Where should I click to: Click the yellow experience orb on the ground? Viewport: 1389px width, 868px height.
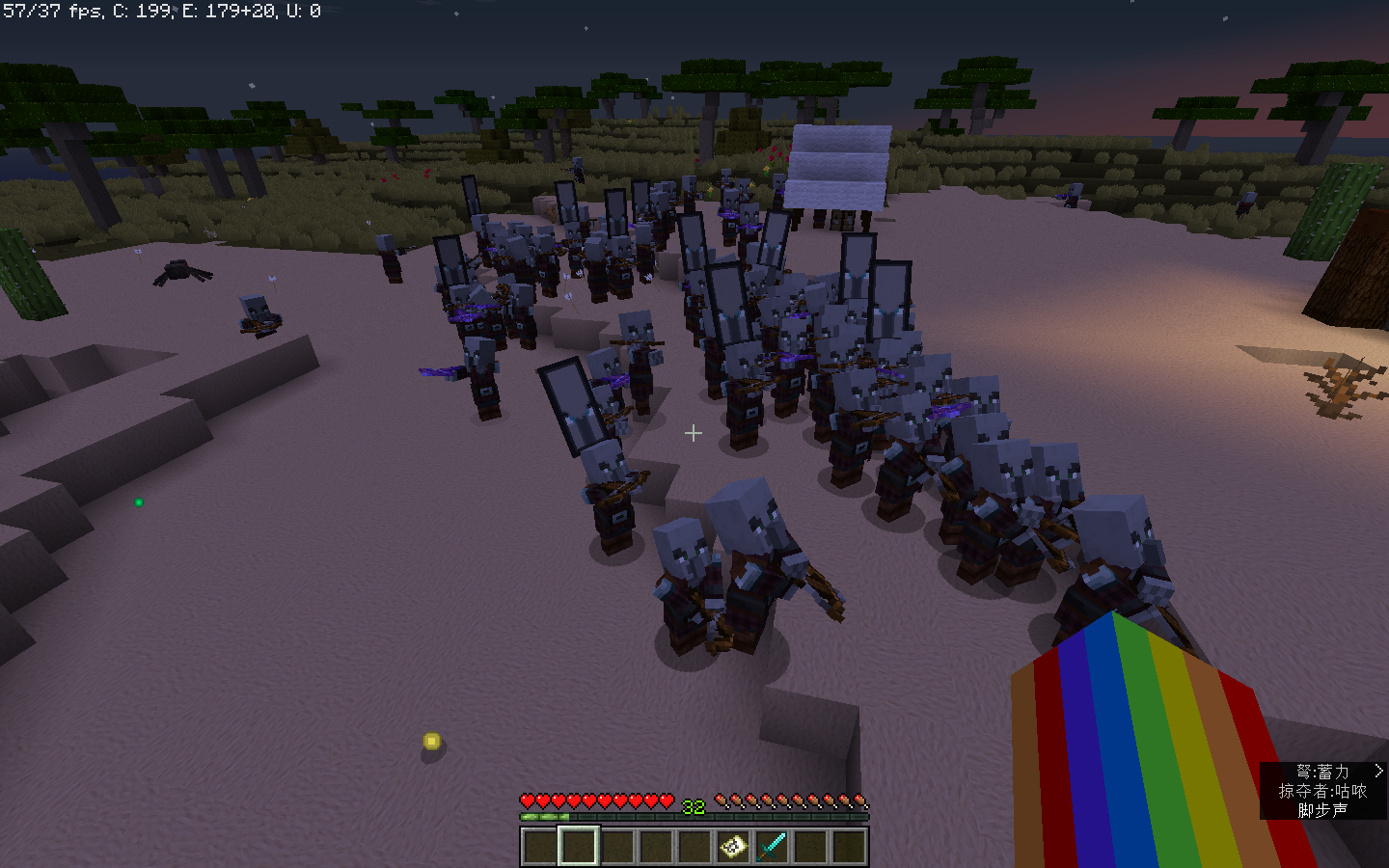pyautogui.click(x=431, y=741)
